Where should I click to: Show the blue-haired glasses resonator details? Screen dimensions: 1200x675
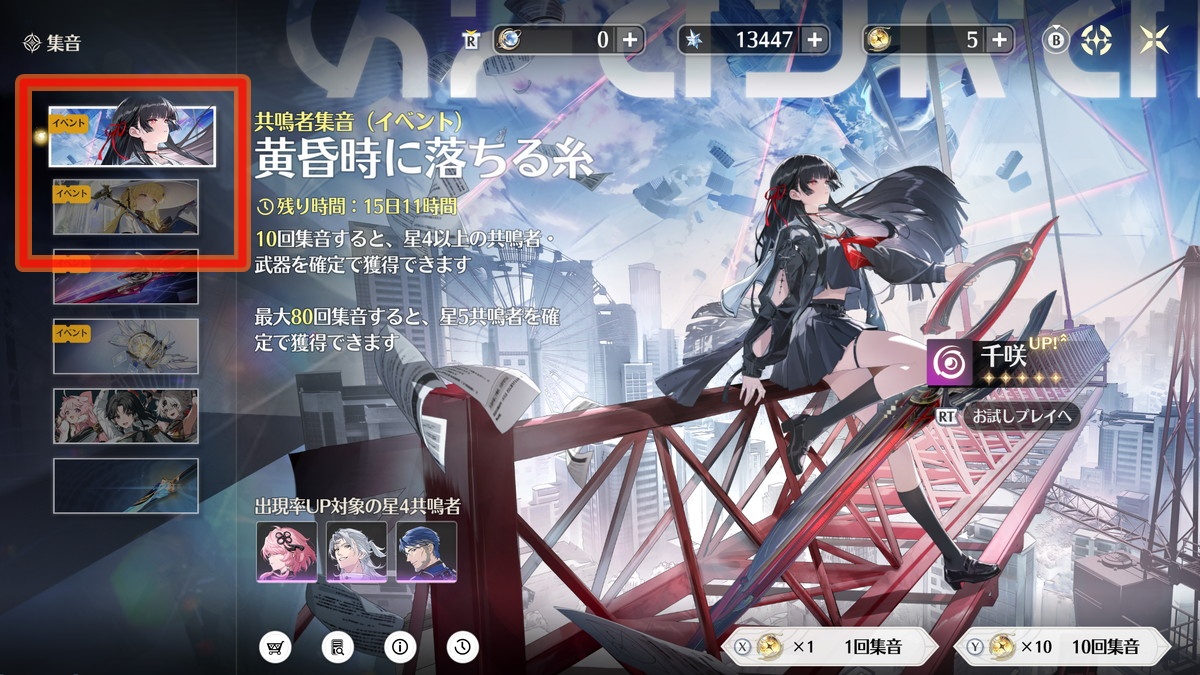426,551
